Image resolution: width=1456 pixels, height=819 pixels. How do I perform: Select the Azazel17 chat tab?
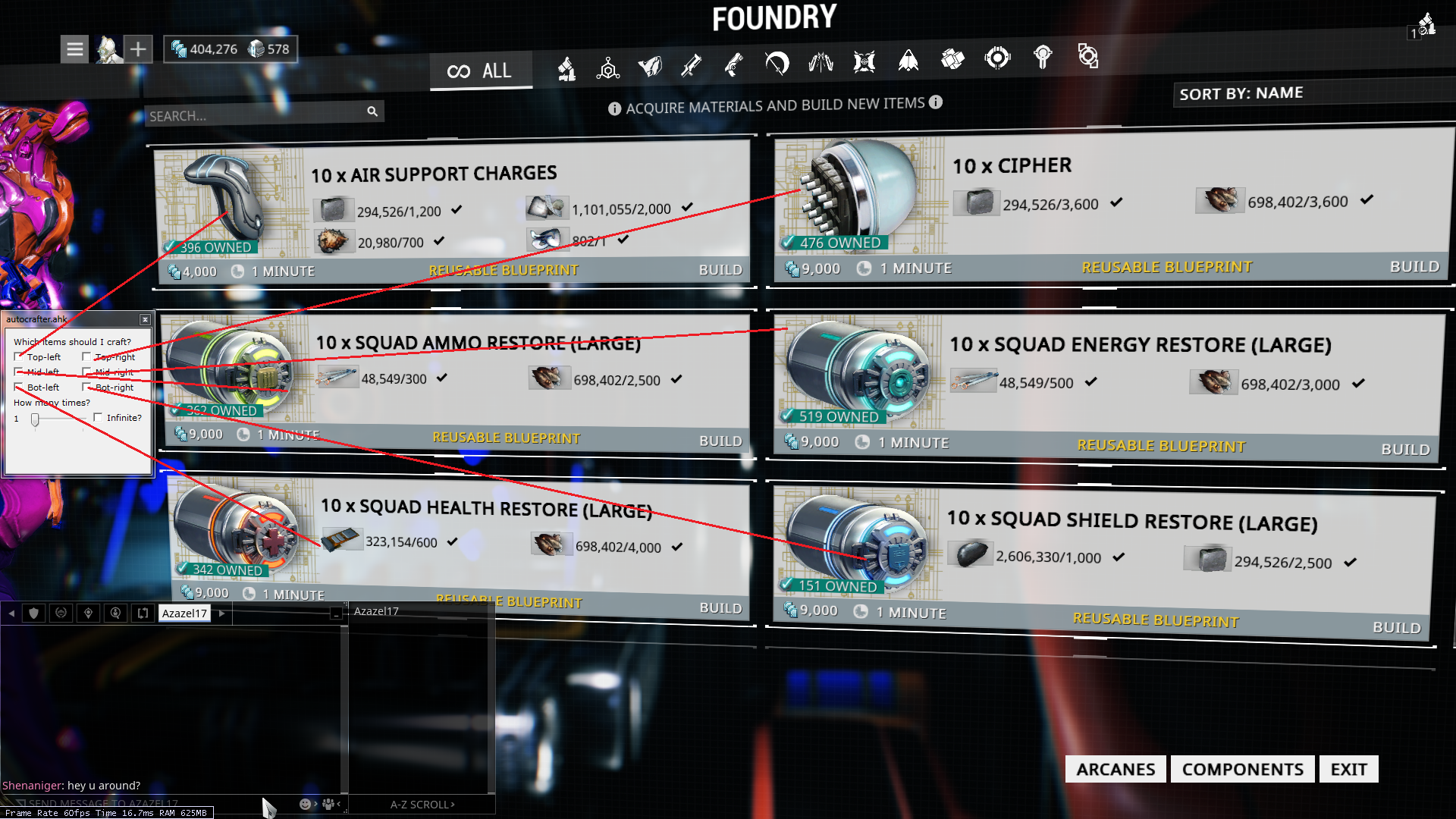(x=184, y=613)
